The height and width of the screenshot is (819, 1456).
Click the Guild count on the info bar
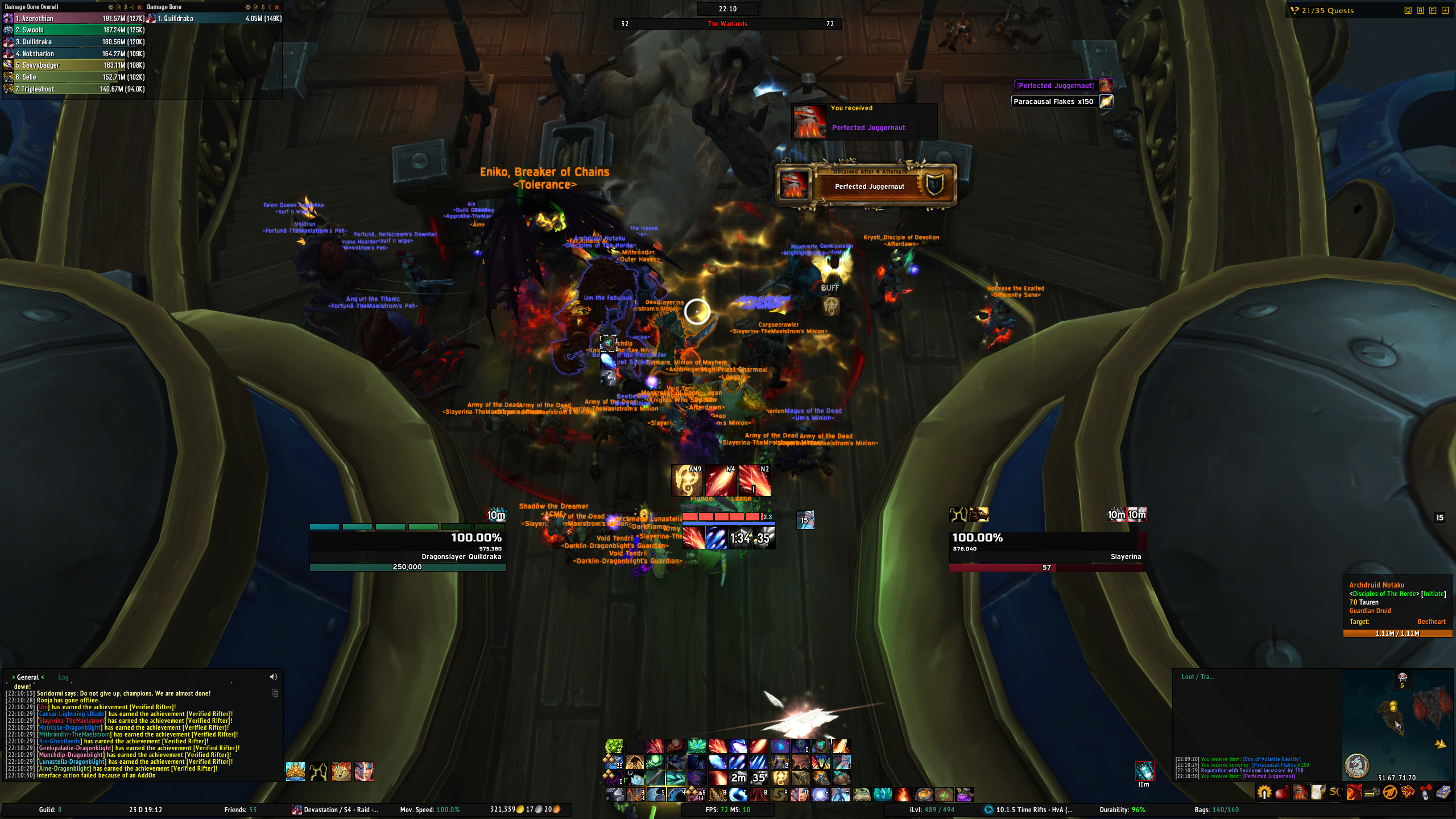(50, 810)
